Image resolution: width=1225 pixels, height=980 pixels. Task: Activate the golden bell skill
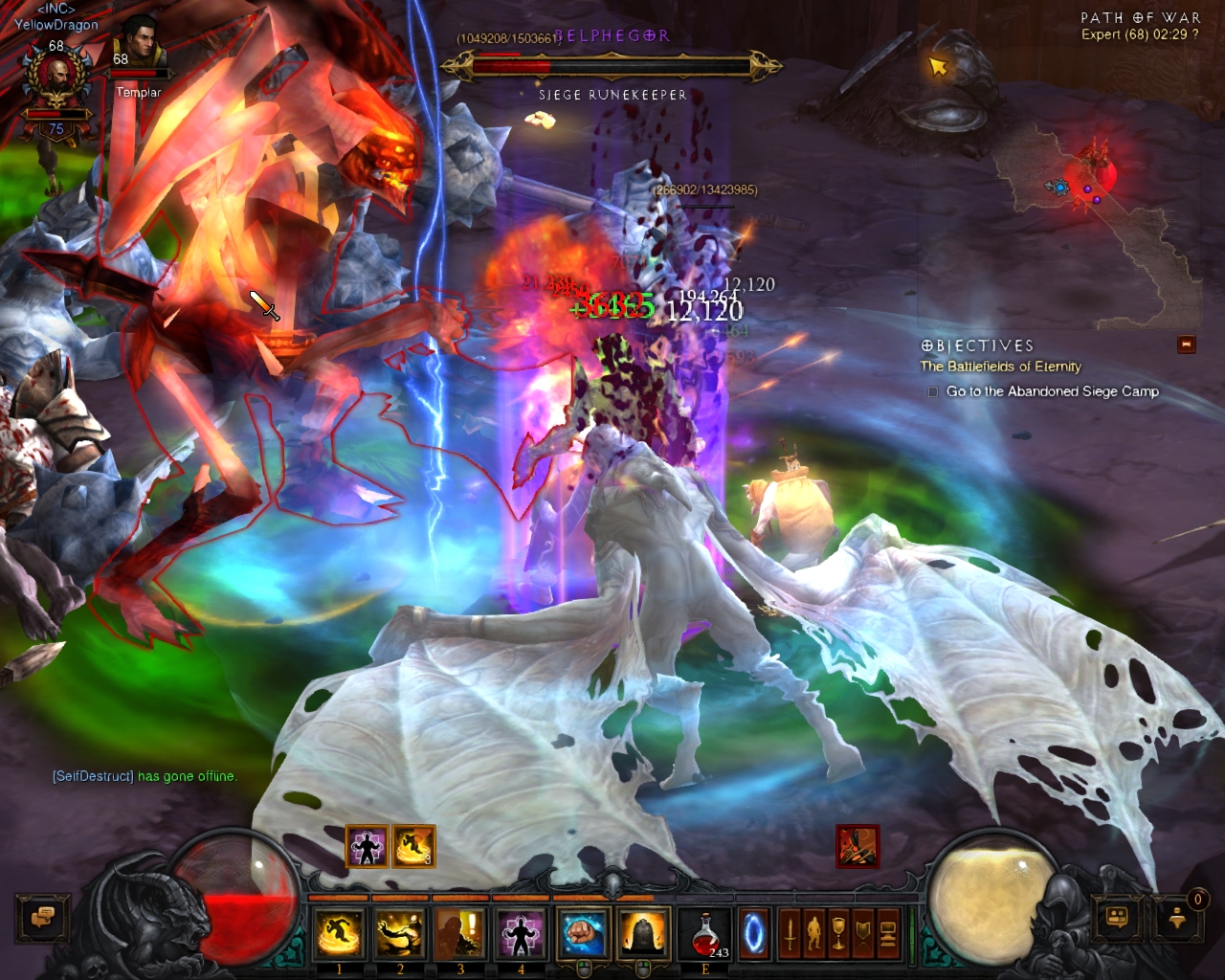click(643, 933)
